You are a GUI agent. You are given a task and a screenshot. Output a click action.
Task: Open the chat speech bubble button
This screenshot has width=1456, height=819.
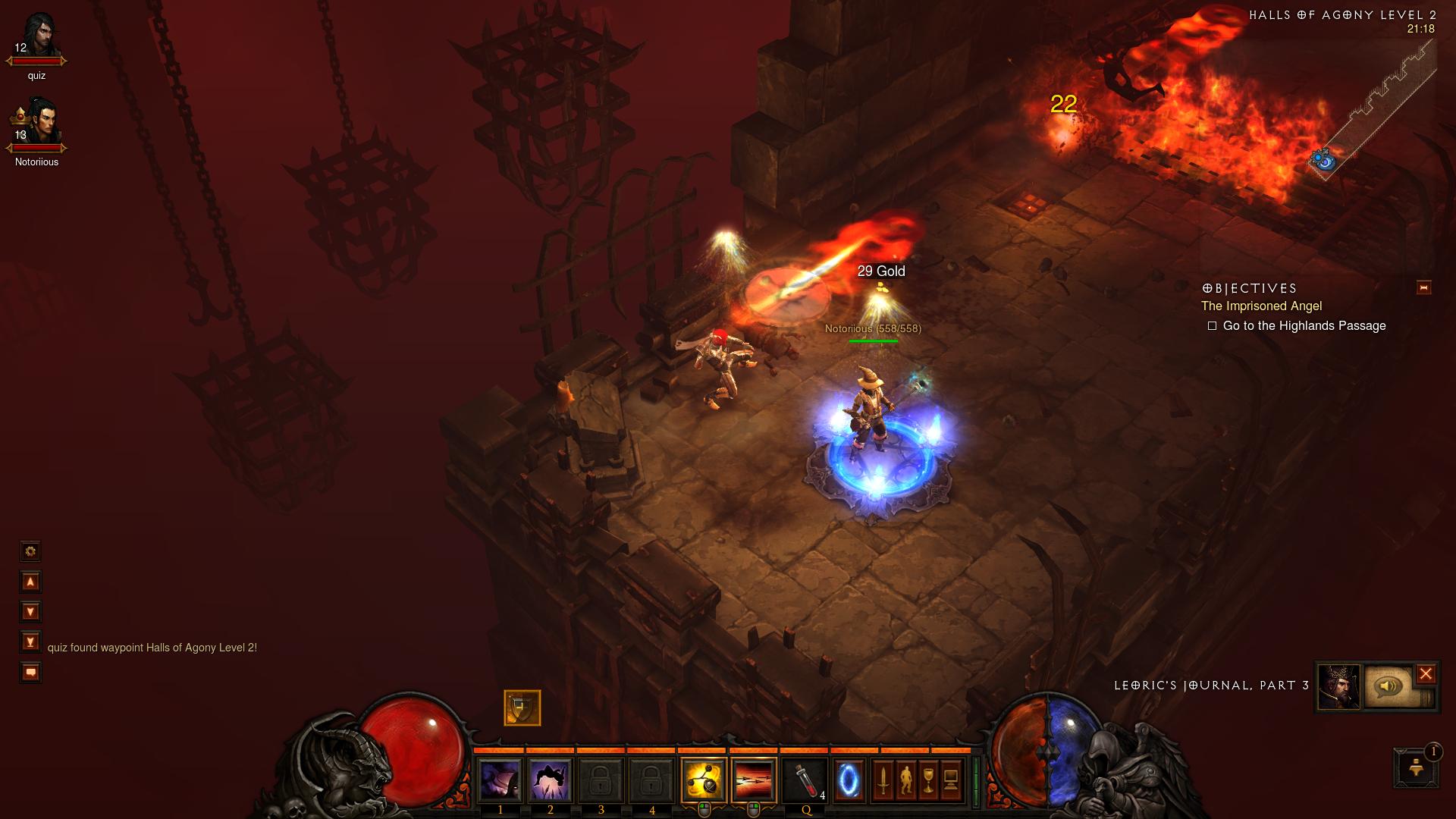click(30, 673)
